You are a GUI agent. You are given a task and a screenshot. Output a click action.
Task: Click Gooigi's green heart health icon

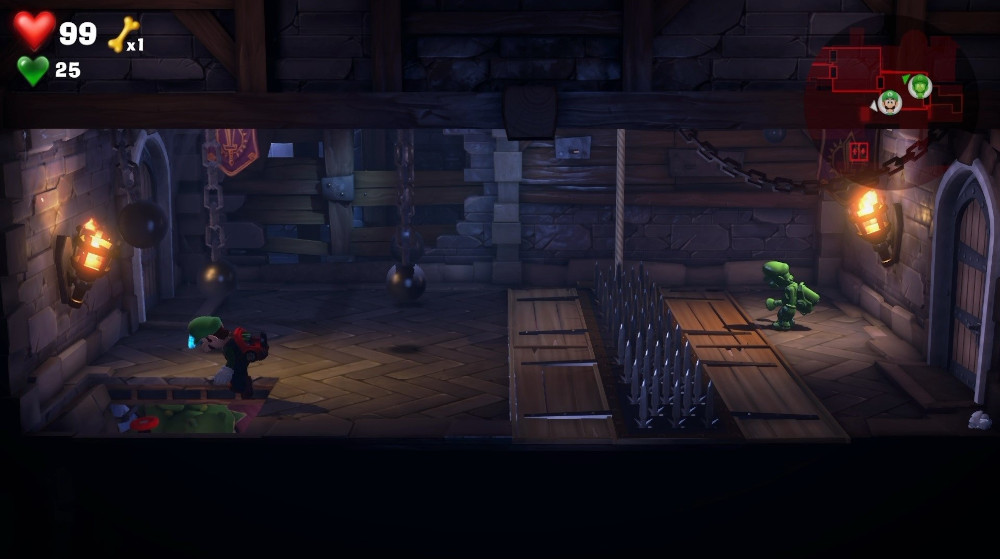pos(33,70)
